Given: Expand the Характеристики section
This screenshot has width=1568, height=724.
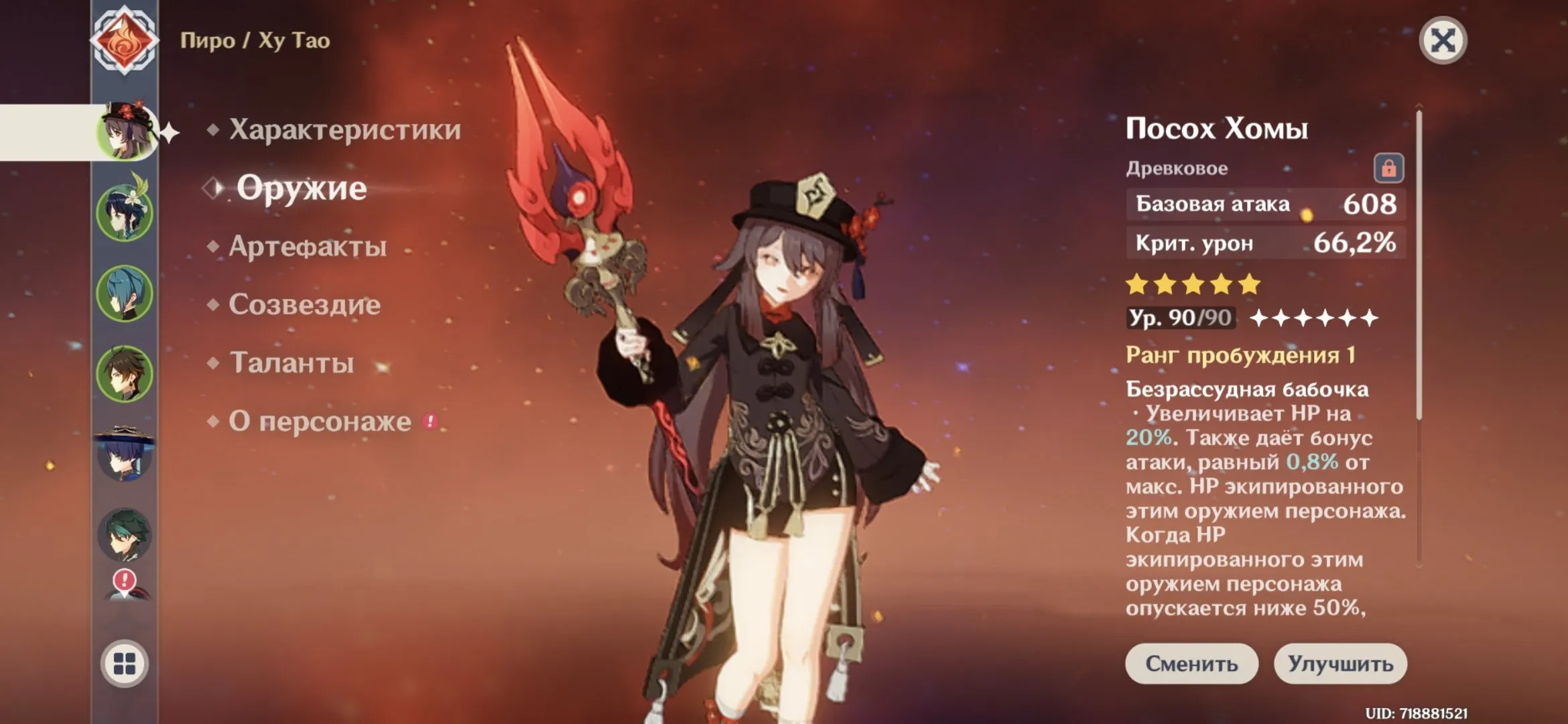Looking at the screenshot, I should 343,131.
